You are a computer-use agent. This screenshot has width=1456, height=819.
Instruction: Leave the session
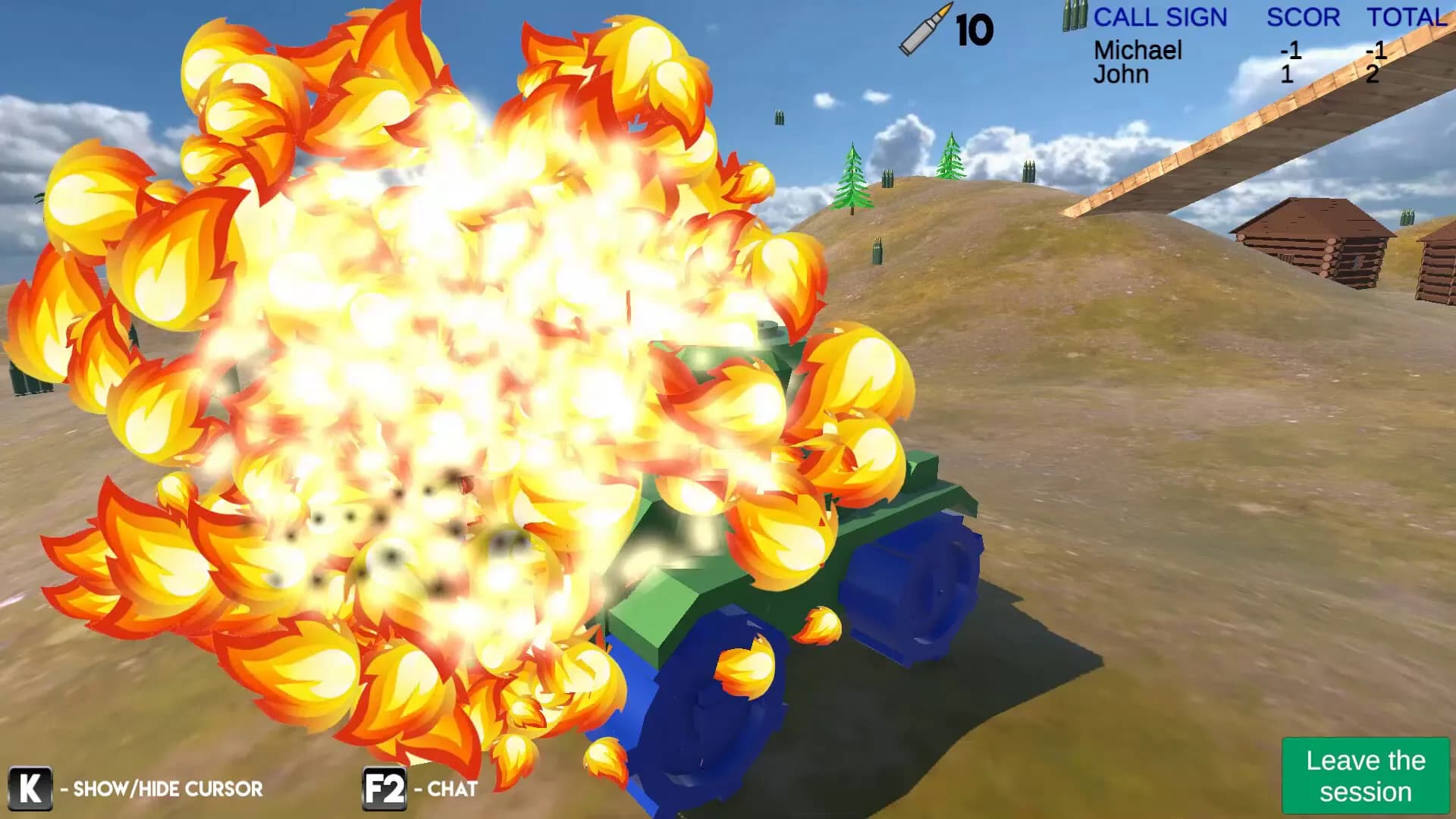coord(1365,776)
